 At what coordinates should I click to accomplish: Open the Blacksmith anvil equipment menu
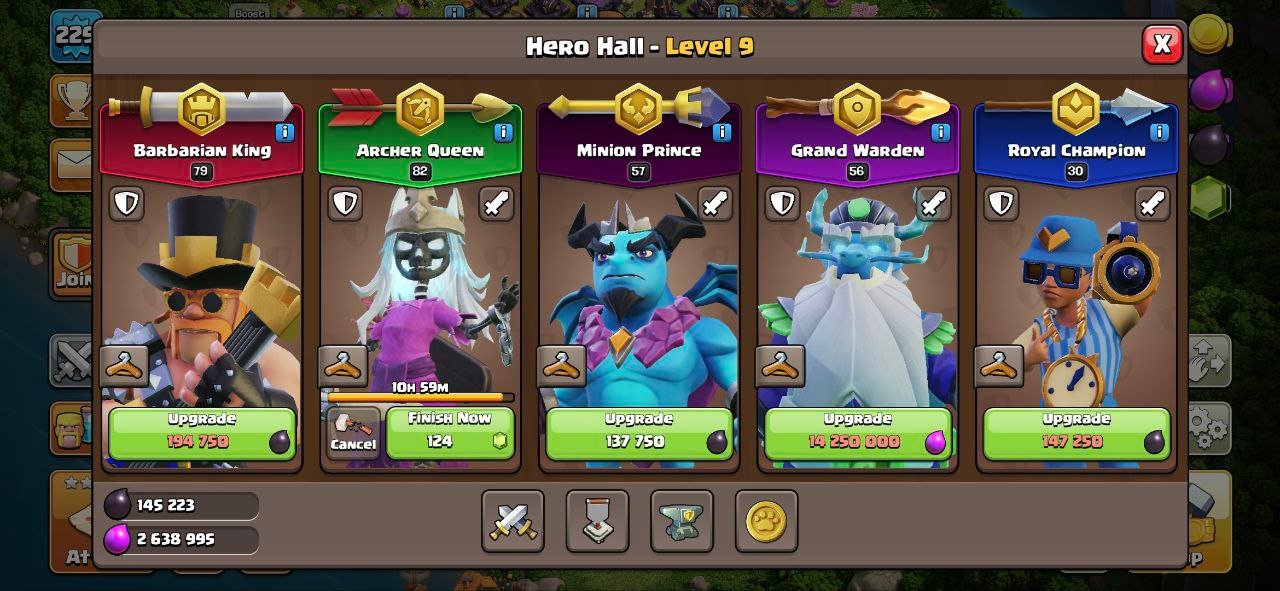(681, 521)
